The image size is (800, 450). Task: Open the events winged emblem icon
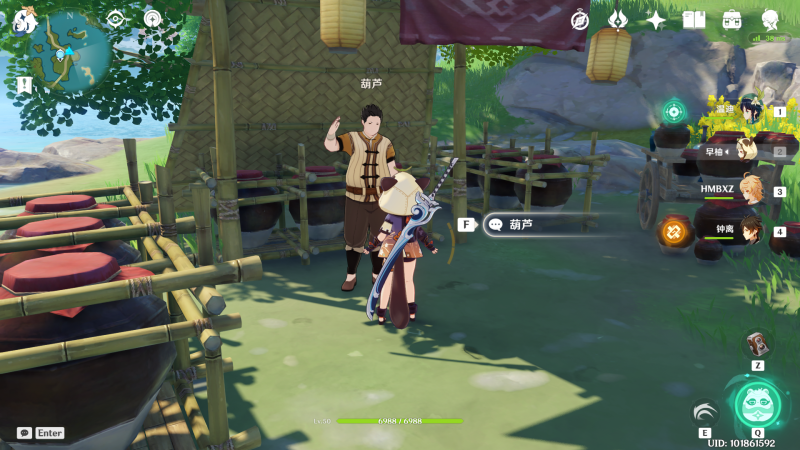618,20
